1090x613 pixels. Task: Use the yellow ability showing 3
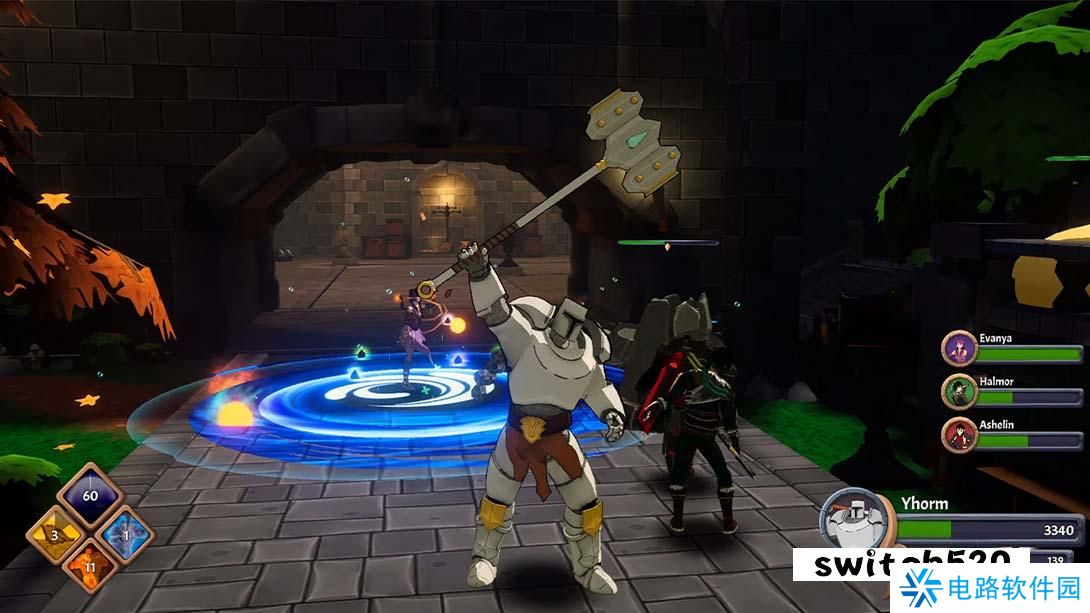coord(56,535)
